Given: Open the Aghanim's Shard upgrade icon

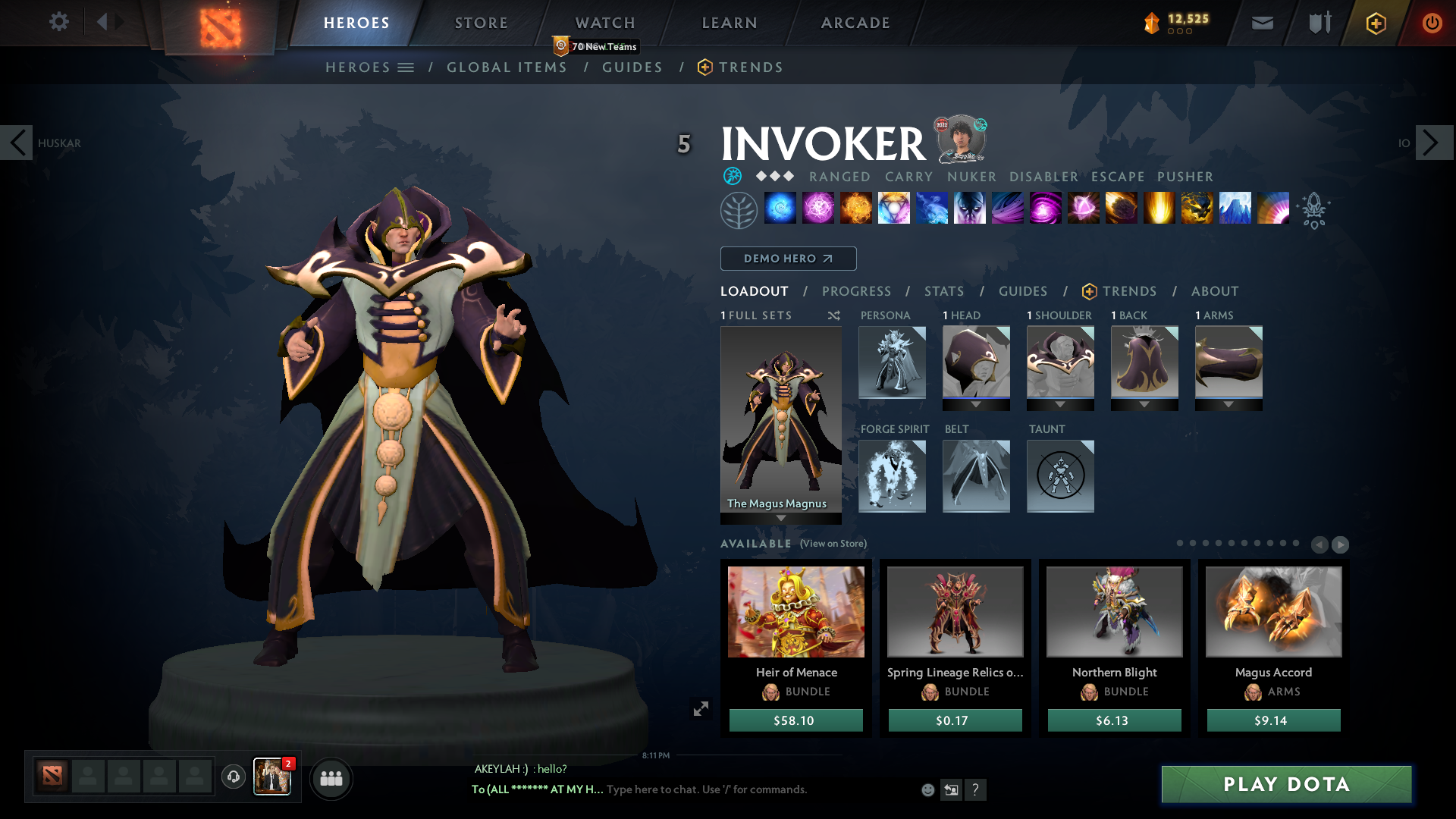Looking at the screenshot, I should point(1315,211).
